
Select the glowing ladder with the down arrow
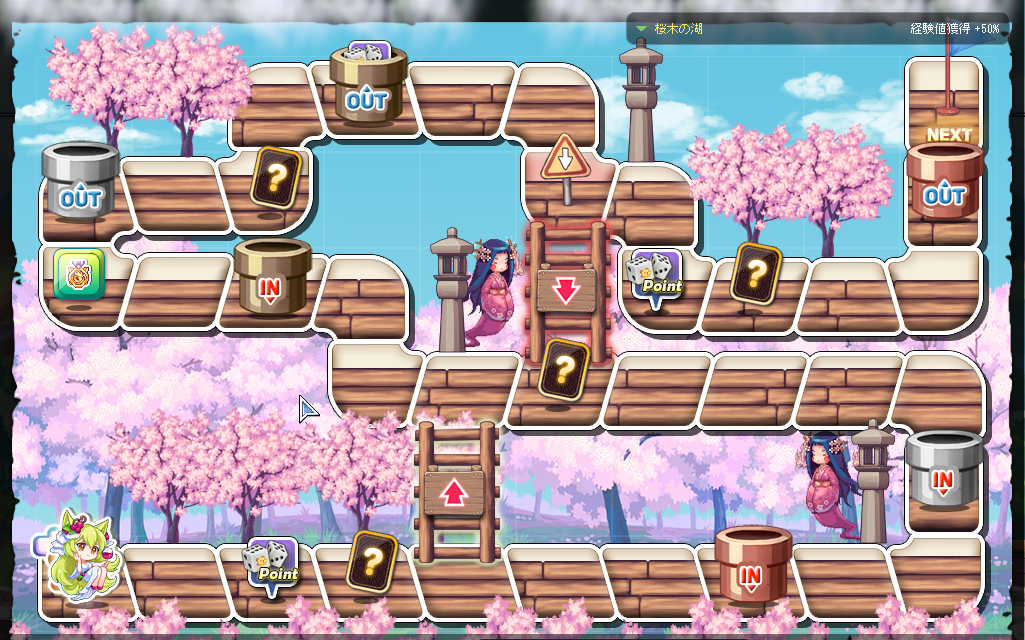566,289
